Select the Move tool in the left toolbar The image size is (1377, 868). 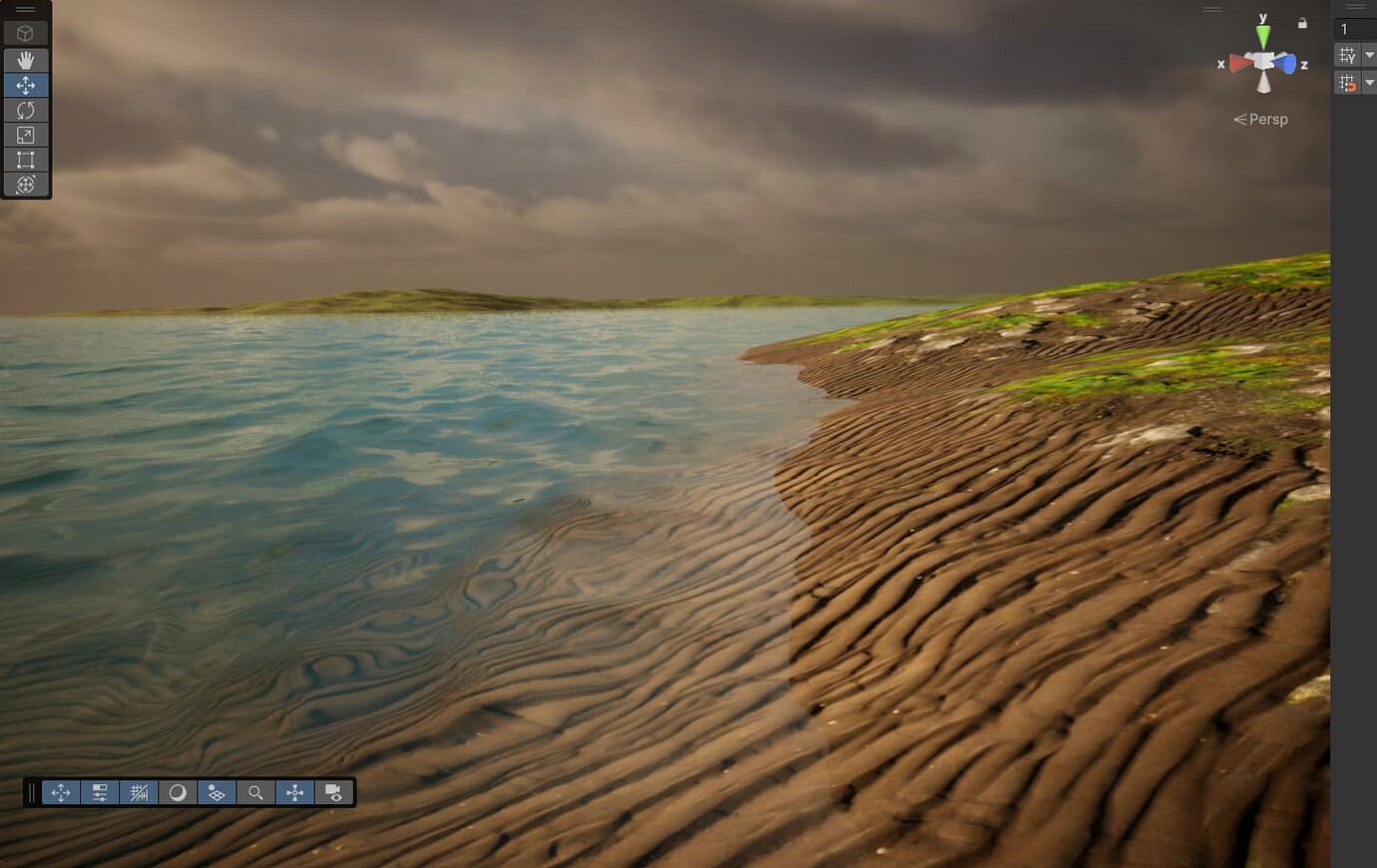click(26, 85)
